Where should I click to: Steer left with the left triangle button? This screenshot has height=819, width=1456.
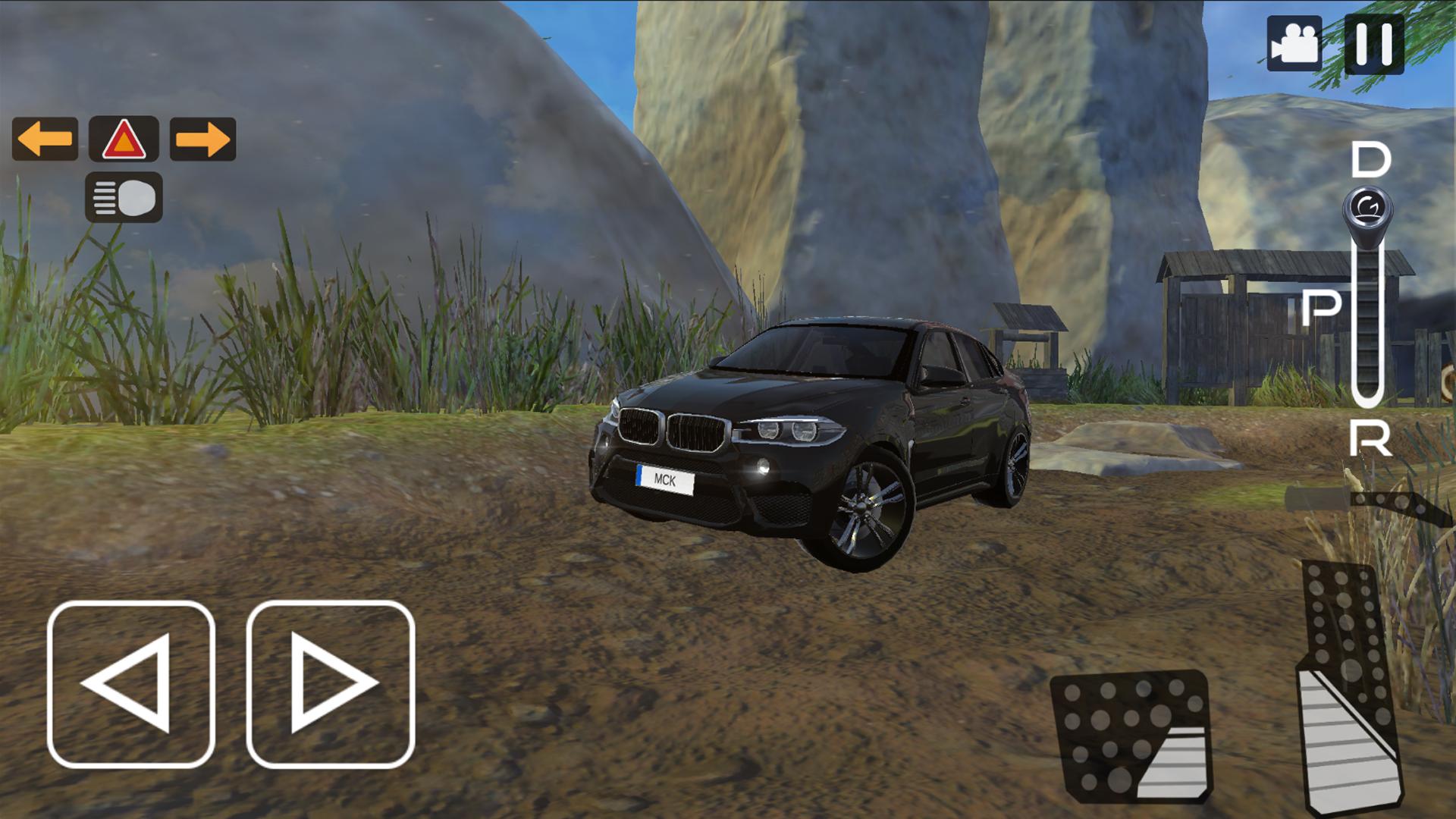click(x=131, y=684)
